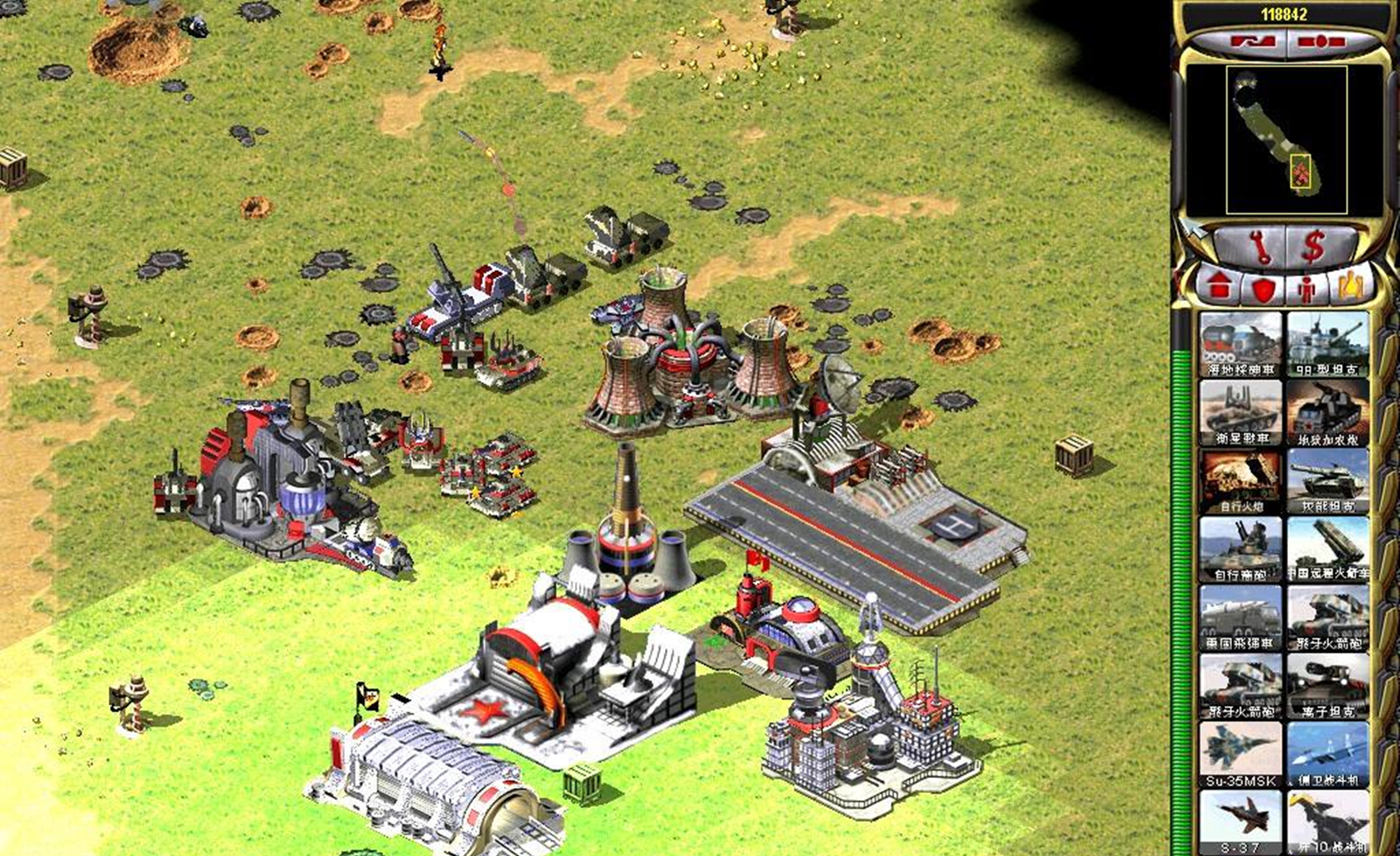The height and width of the screenshot is (856, 1400).
Task: Build the 离子坦克 ion tank
Action: pyautogui.click(x=1327, y=686)
